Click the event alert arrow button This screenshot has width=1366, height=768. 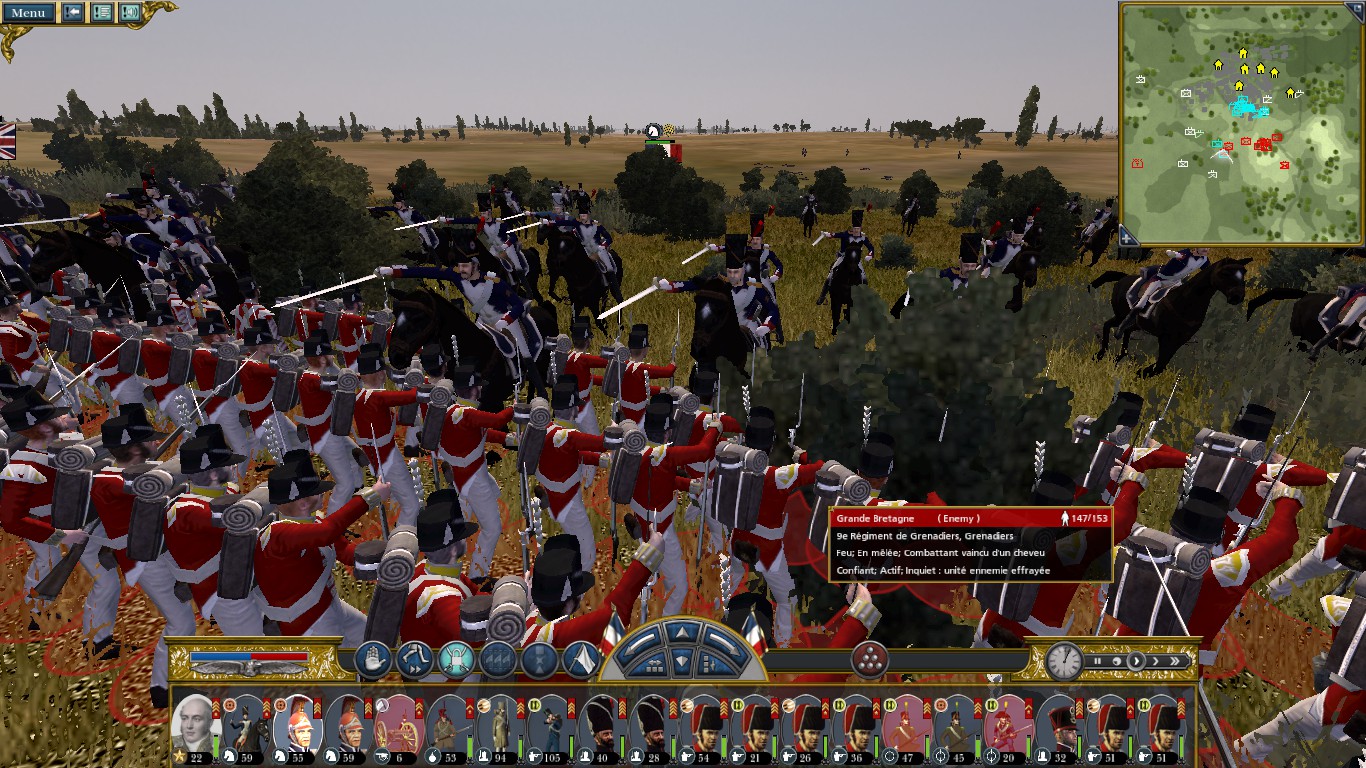click(73, 13)
